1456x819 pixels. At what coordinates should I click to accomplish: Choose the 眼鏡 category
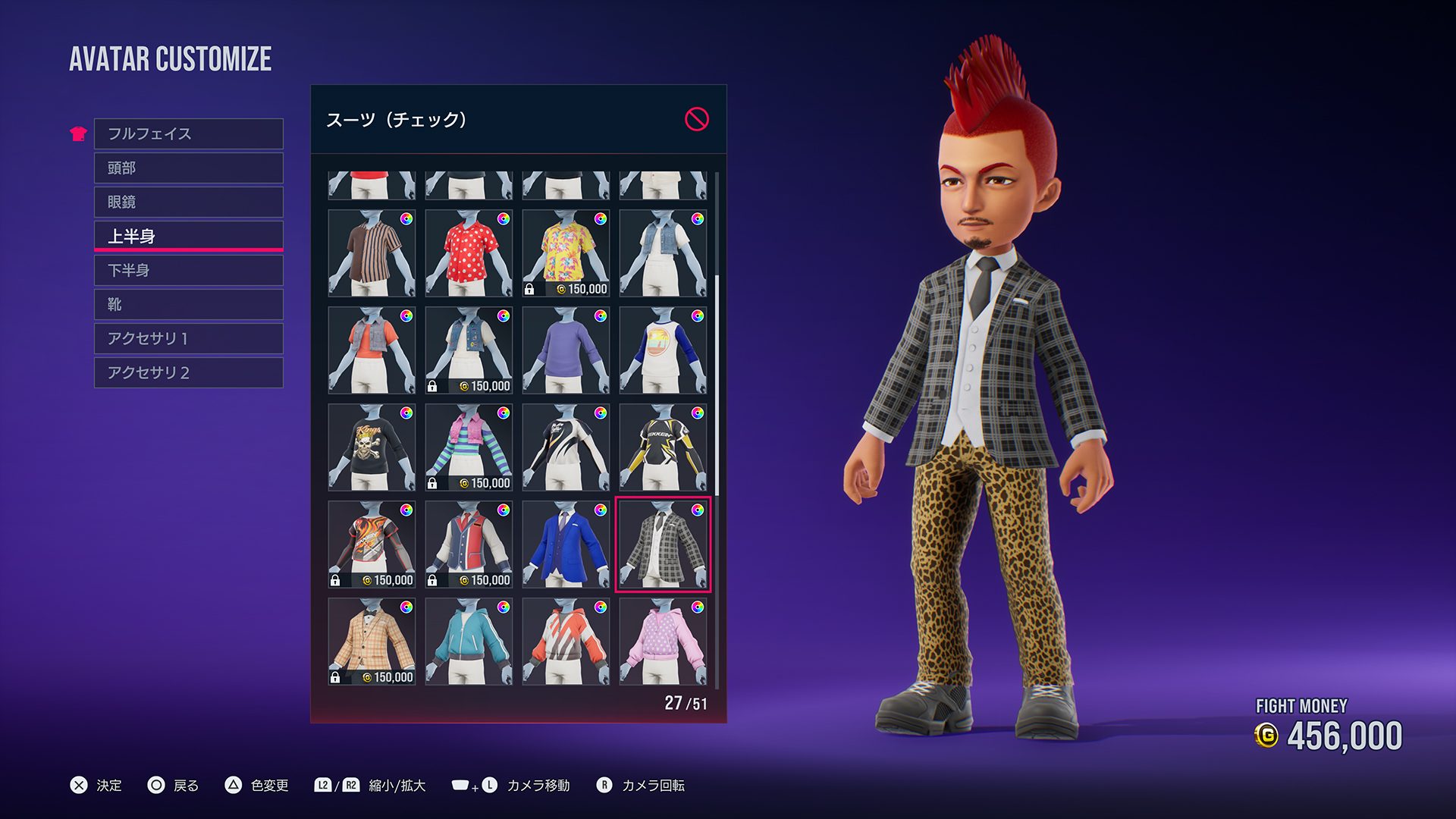pyautogui.click(x=188, y=202)
